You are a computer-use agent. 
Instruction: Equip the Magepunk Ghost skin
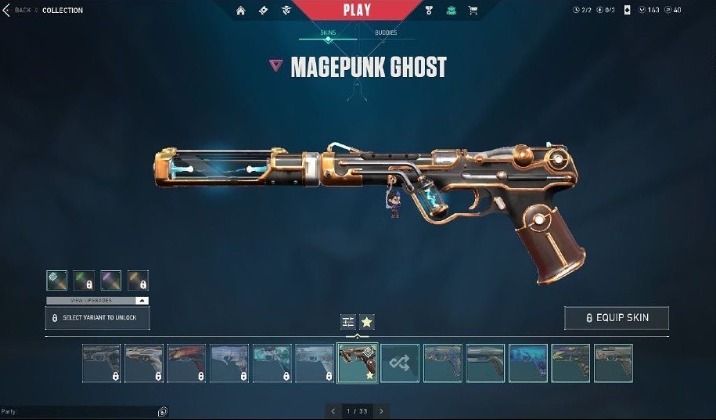616,318
